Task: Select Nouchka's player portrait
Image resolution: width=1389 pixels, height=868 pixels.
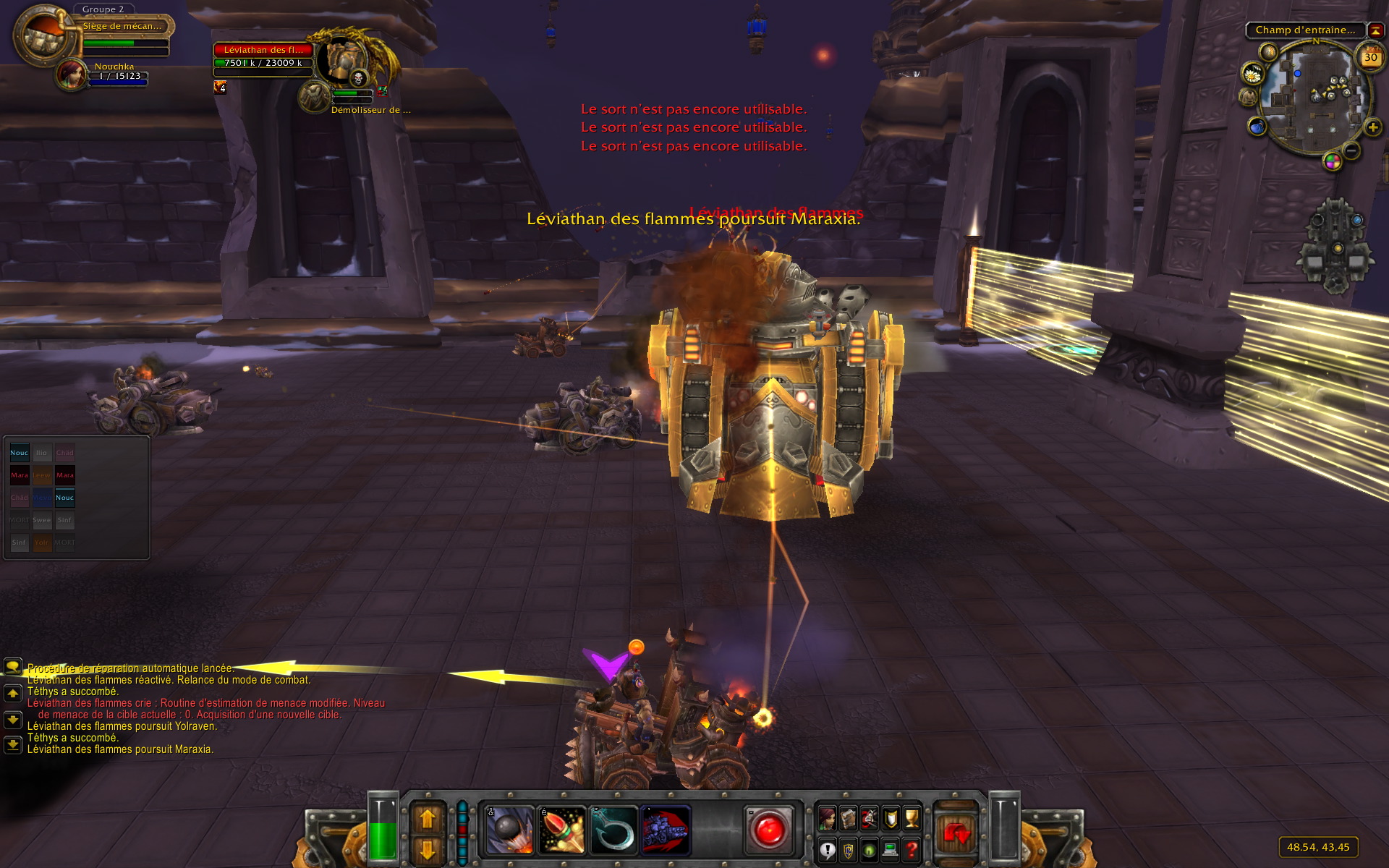Action: point(72,75)
